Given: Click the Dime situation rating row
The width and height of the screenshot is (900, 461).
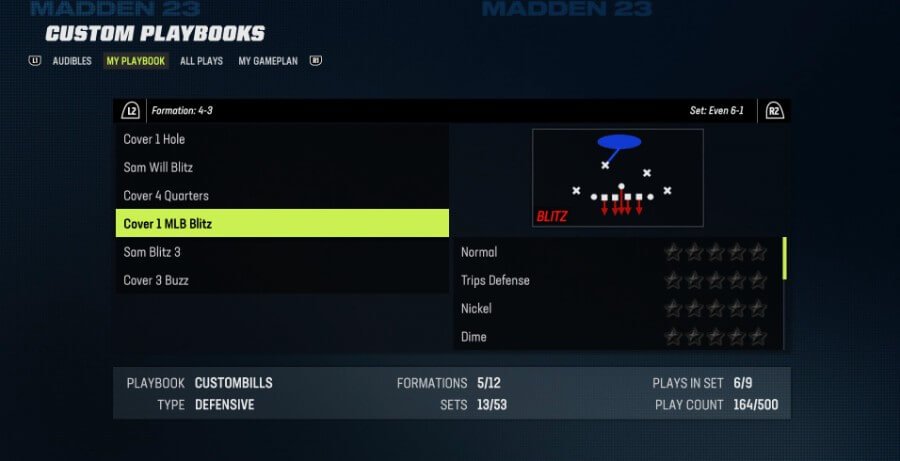Looking at the screenshot, I should click(615, 336).
